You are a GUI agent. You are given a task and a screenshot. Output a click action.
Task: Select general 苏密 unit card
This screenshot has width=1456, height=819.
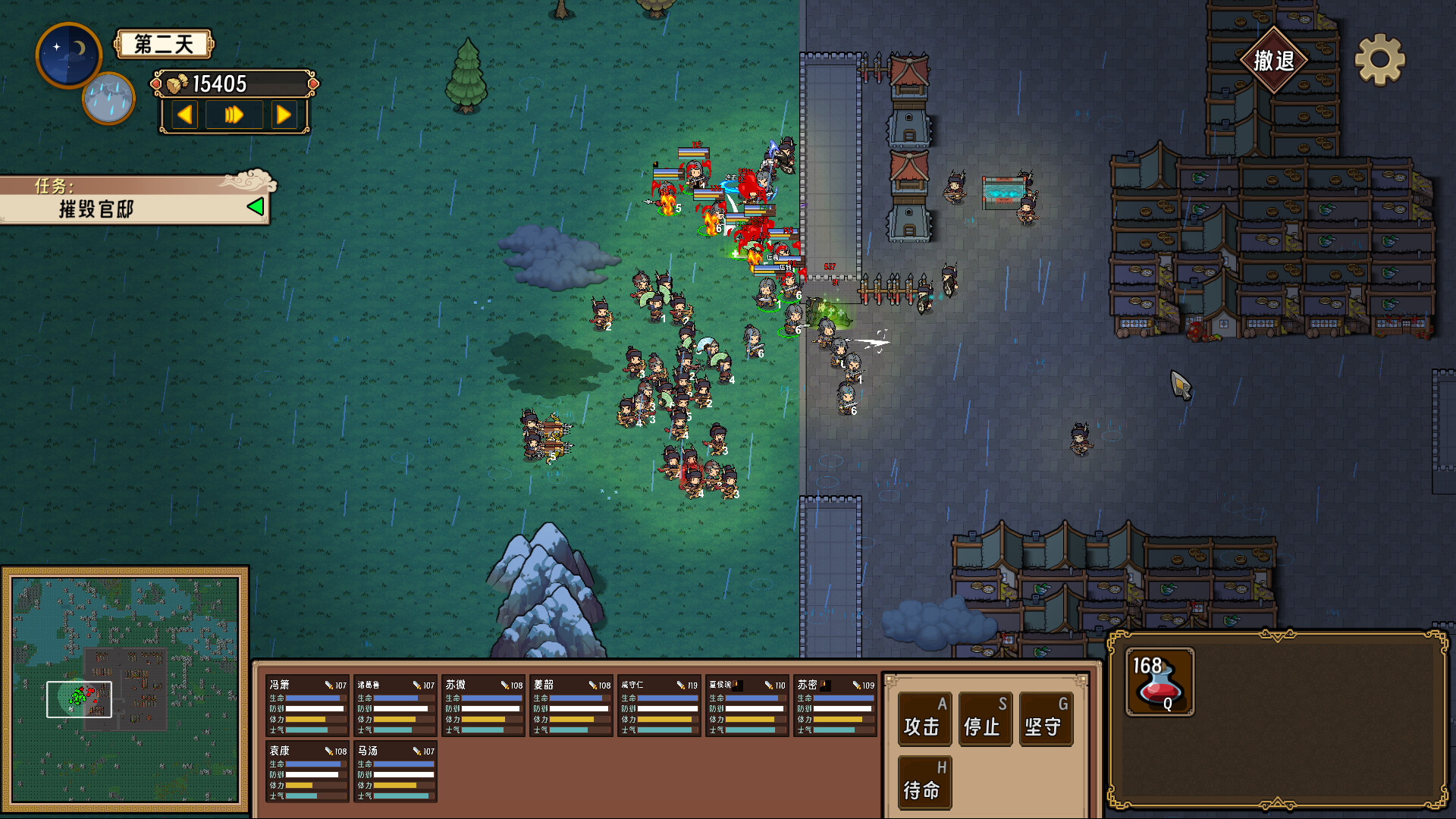[x=835, y=706]
